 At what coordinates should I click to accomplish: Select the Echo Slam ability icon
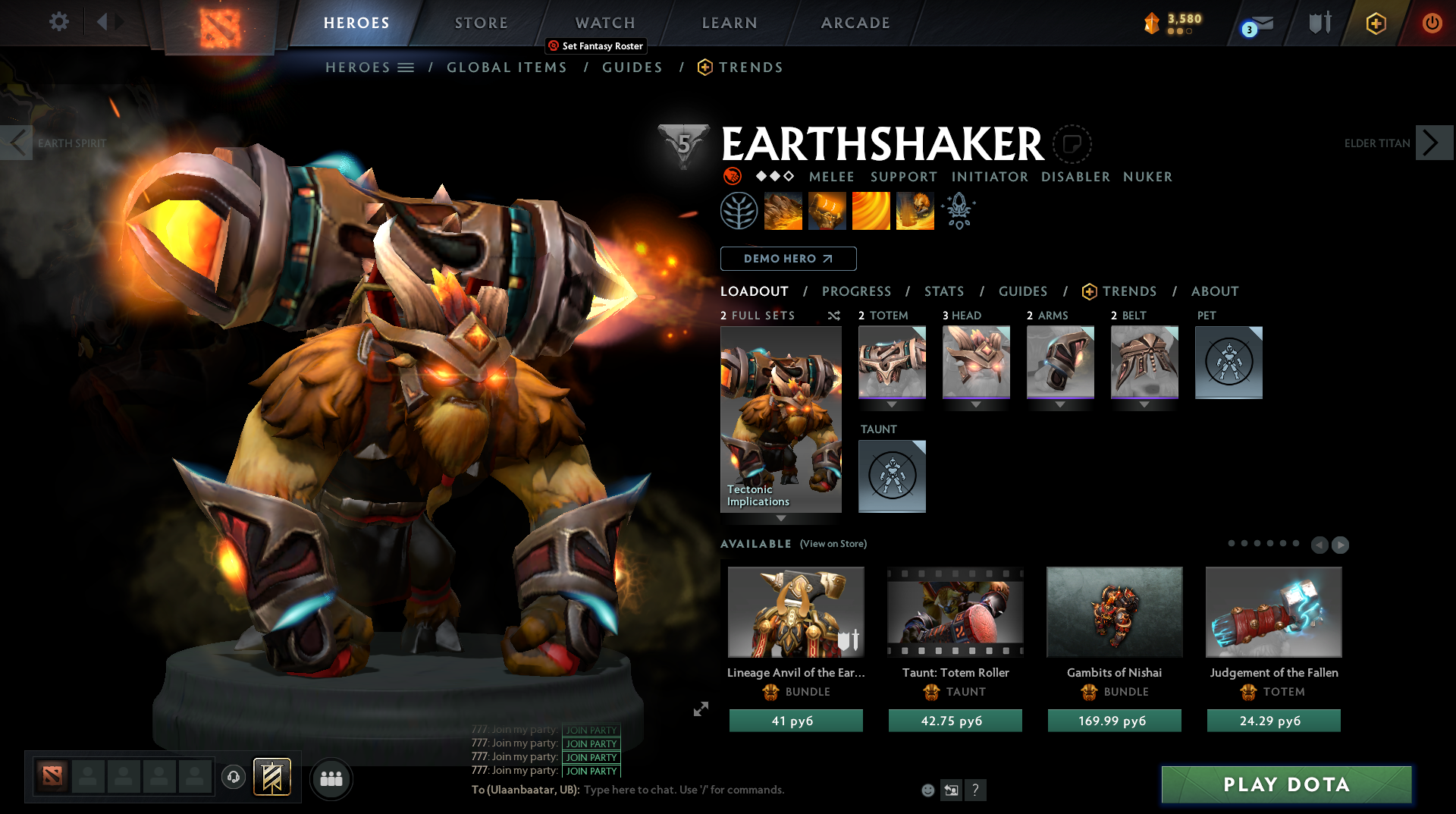click(x=915, y=211)
